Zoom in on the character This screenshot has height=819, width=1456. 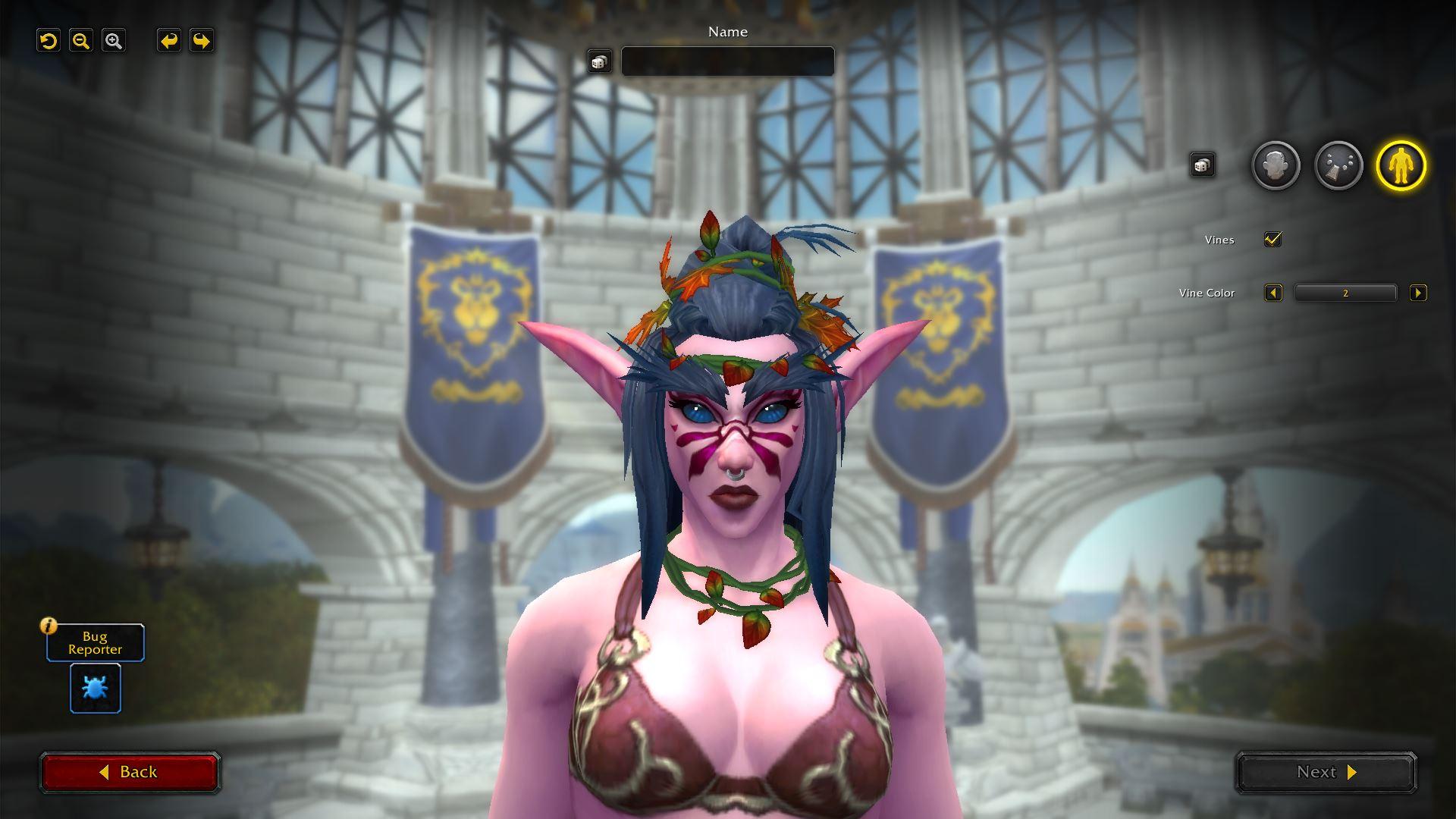pos(114,41)
